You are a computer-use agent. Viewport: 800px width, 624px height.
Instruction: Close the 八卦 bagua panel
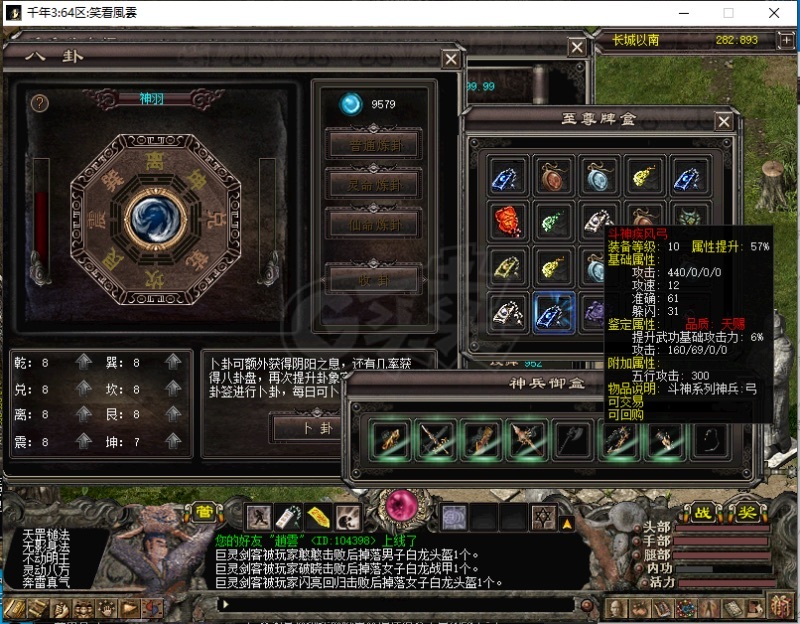(452, 58)
